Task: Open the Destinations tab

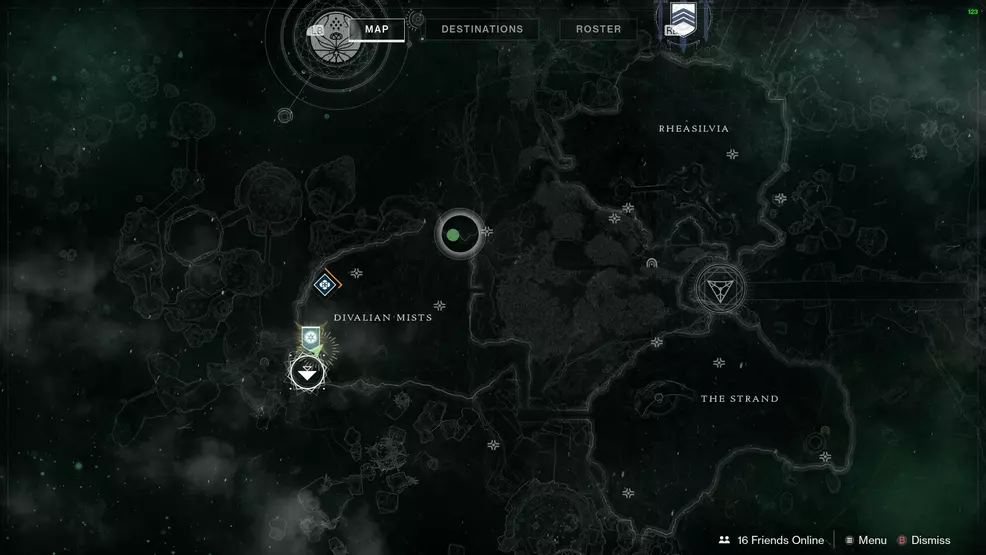Action: [482, 29]
